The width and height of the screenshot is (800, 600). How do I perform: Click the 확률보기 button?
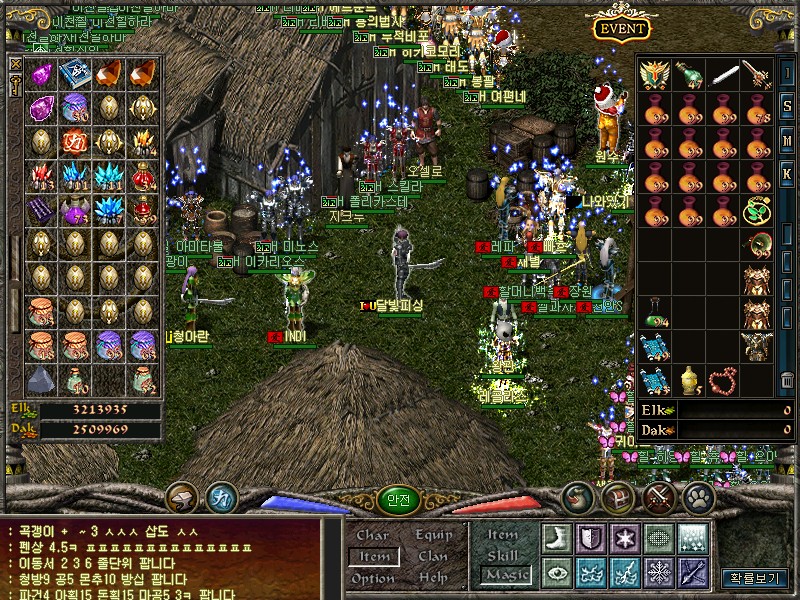(750, 577)
